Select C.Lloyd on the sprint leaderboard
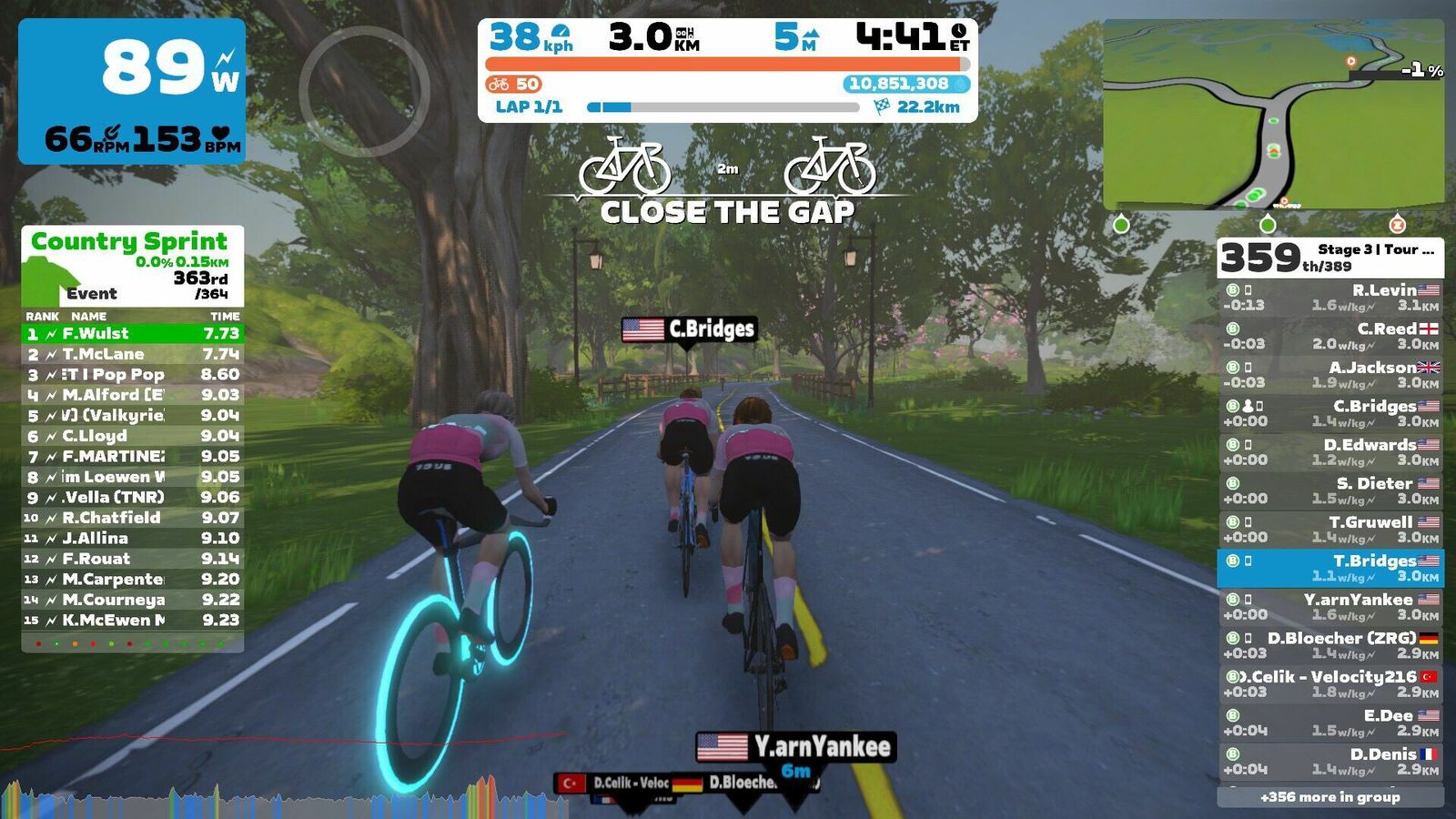Screen dimensions: 1456x819 click(132, 436)
